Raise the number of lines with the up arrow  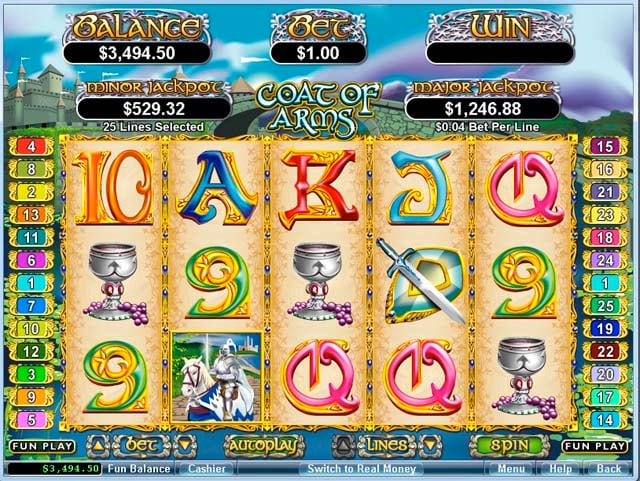click(x=343, y=444)
